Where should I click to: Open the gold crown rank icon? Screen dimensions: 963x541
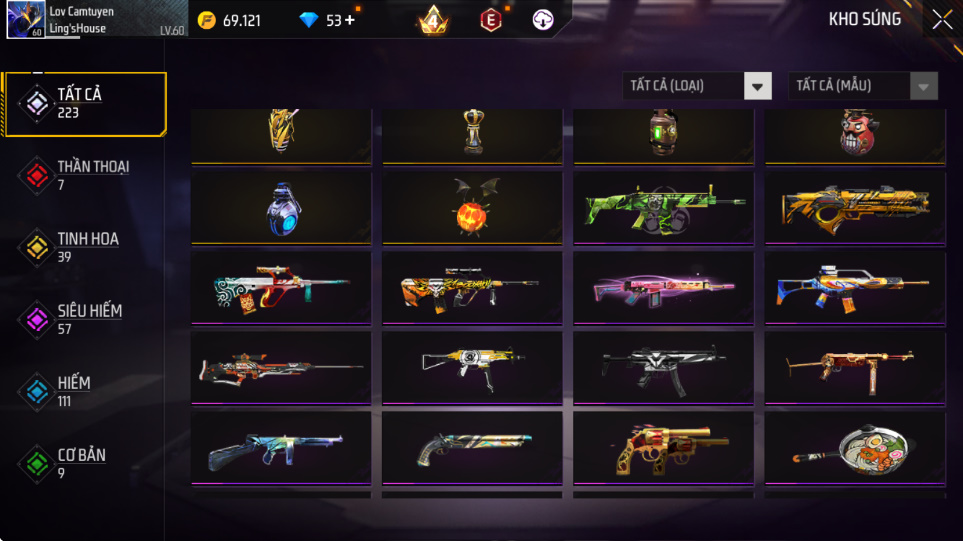433,20
